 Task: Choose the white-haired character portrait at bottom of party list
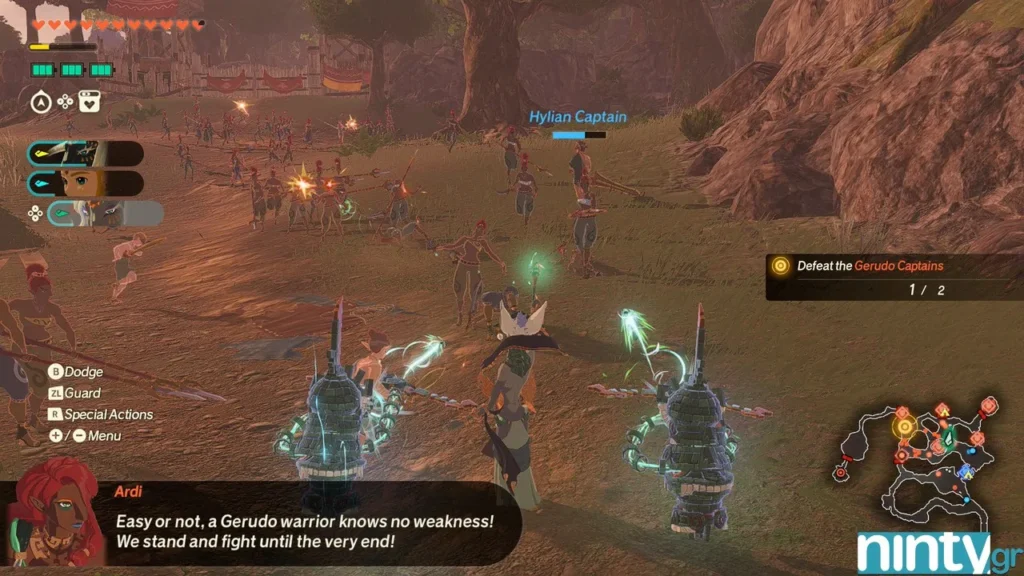[105, 213]
